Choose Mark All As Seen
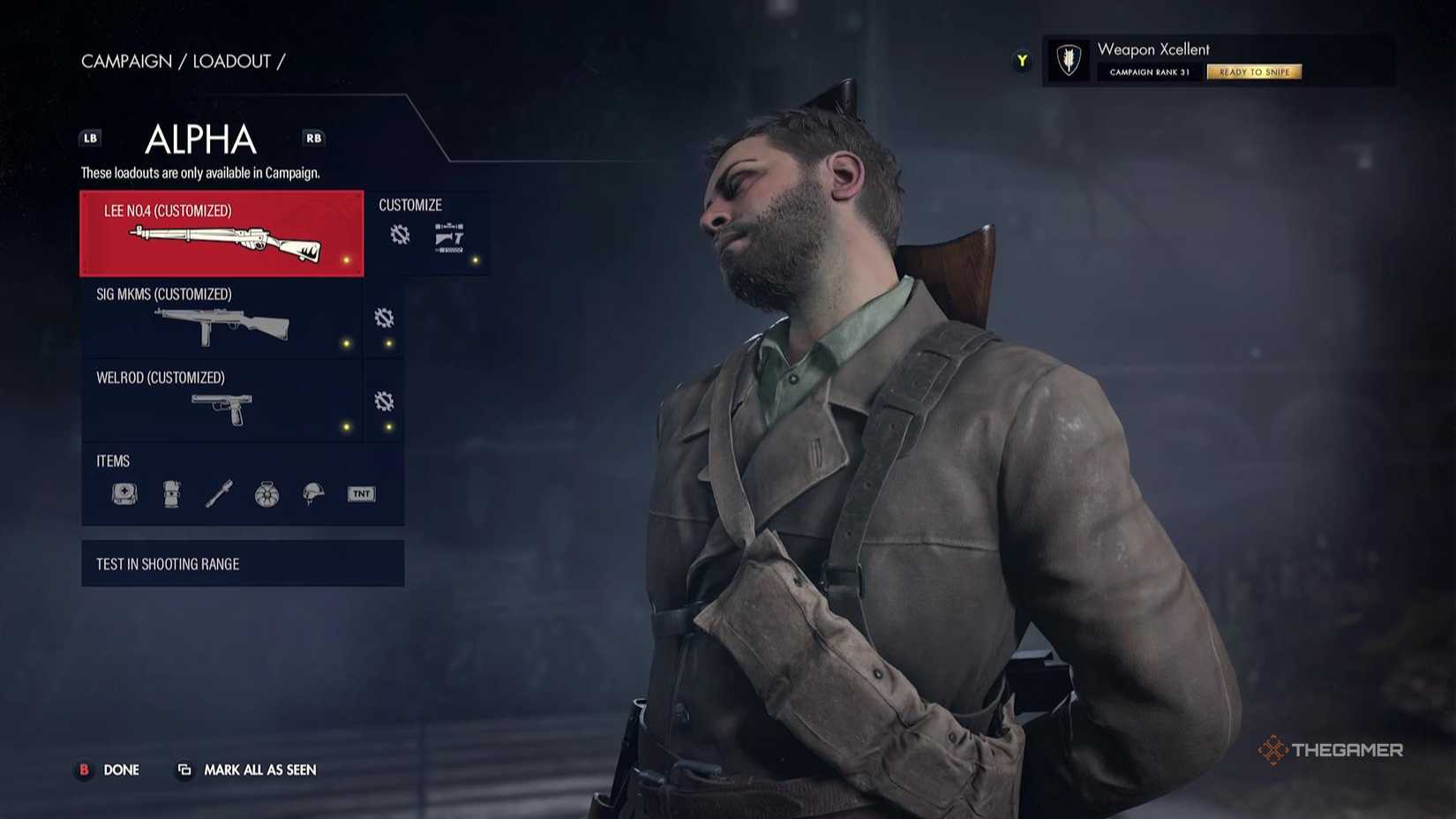Viewport: 1456px width, 819px height. [x=260, y=770]
